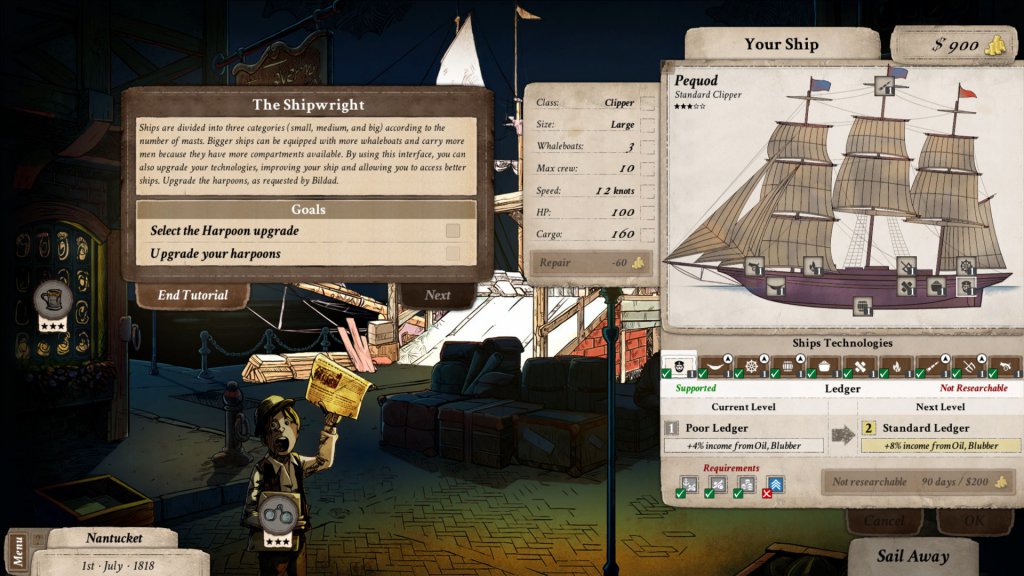The width and height of the screenshot is (1024, 576).
Task: Open the barrel technology tab
Action: click(x=787, y=366)
